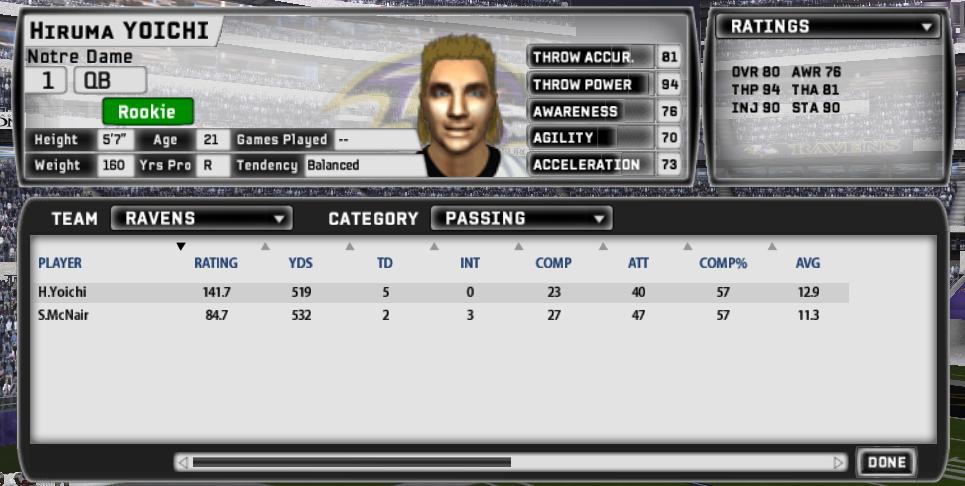Sort the table by Rating column

215,263
